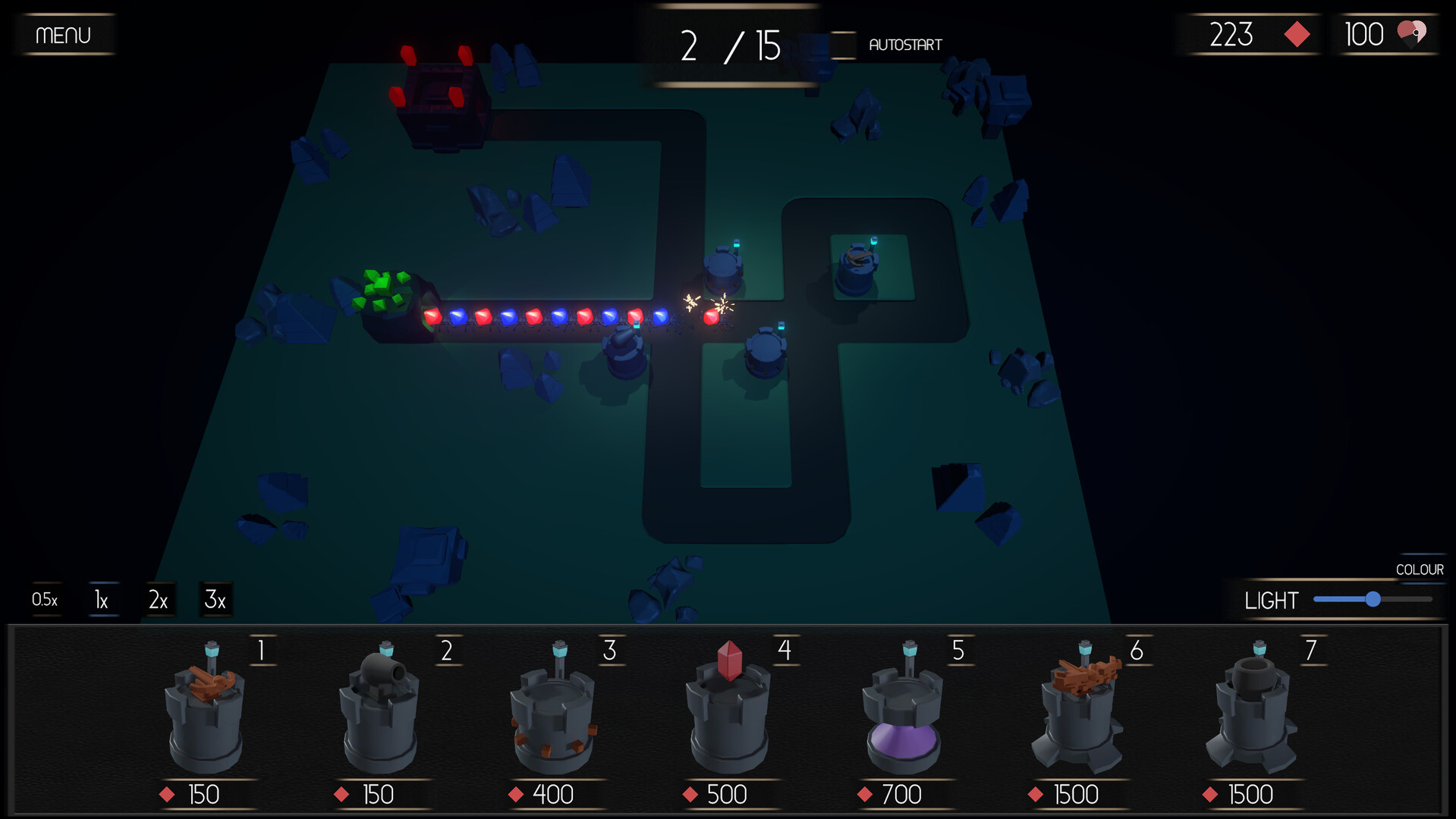This screenshot has width=1456, height=819.
Task: Enable 3x game speed
Action: [x=215, y=599]
